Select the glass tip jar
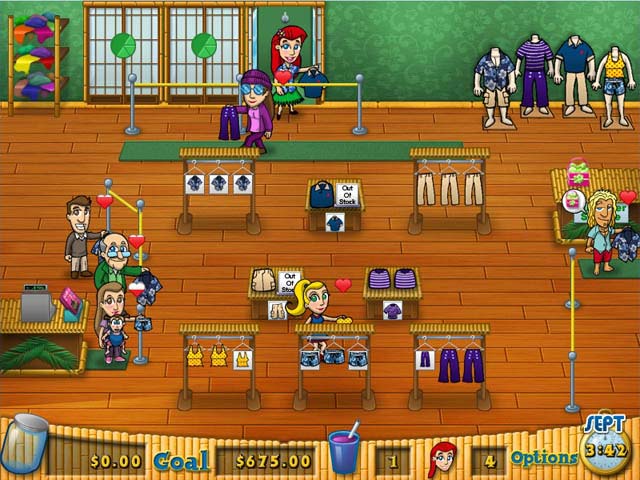 tap(27, 444)
